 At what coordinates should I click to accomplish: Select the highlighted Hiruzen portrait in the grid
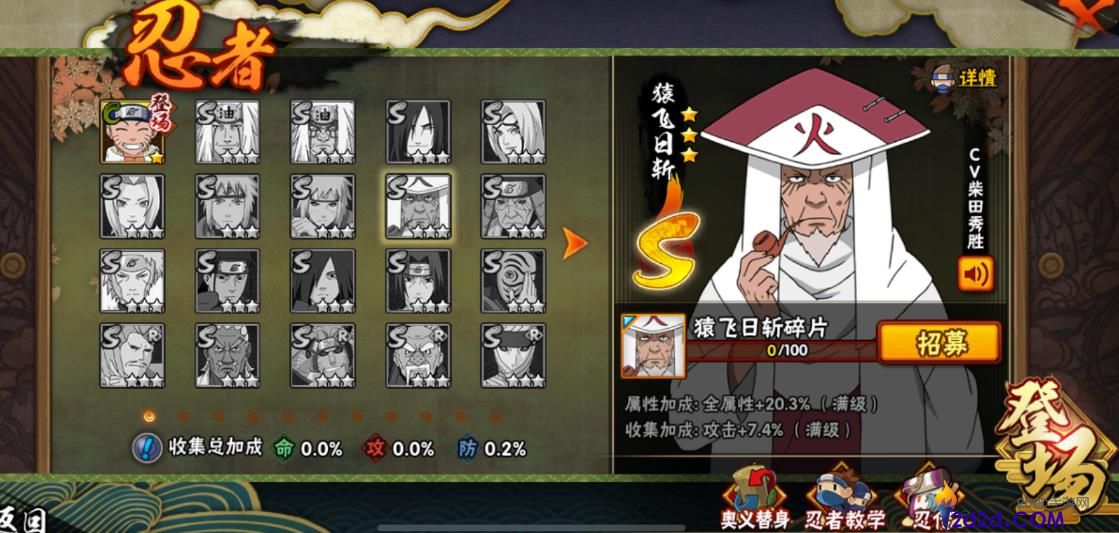417,206
